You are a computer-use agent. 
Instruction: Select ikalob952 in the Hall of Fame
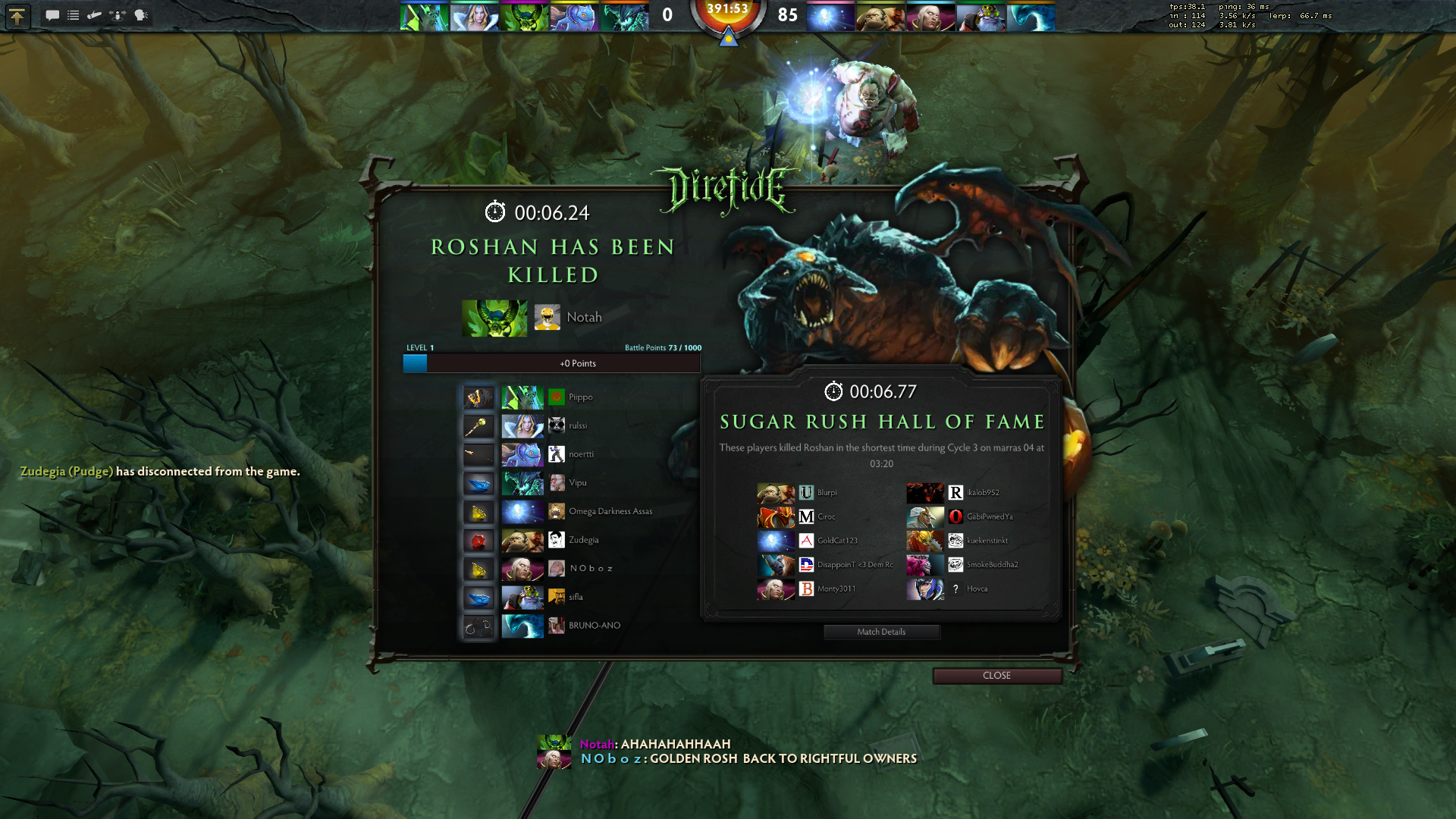pos(982,493)
